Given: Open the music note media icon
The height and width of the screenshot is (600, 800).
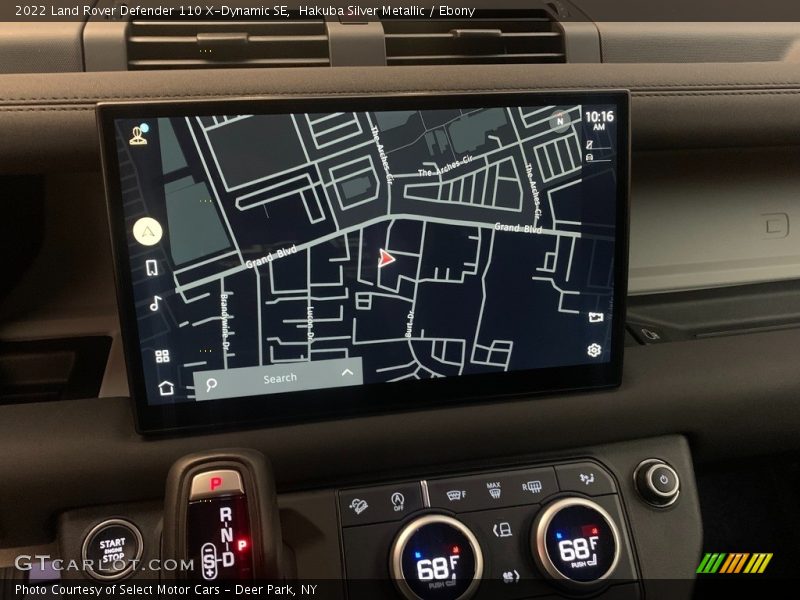Looking at the screenshot, I should [156, 303].
